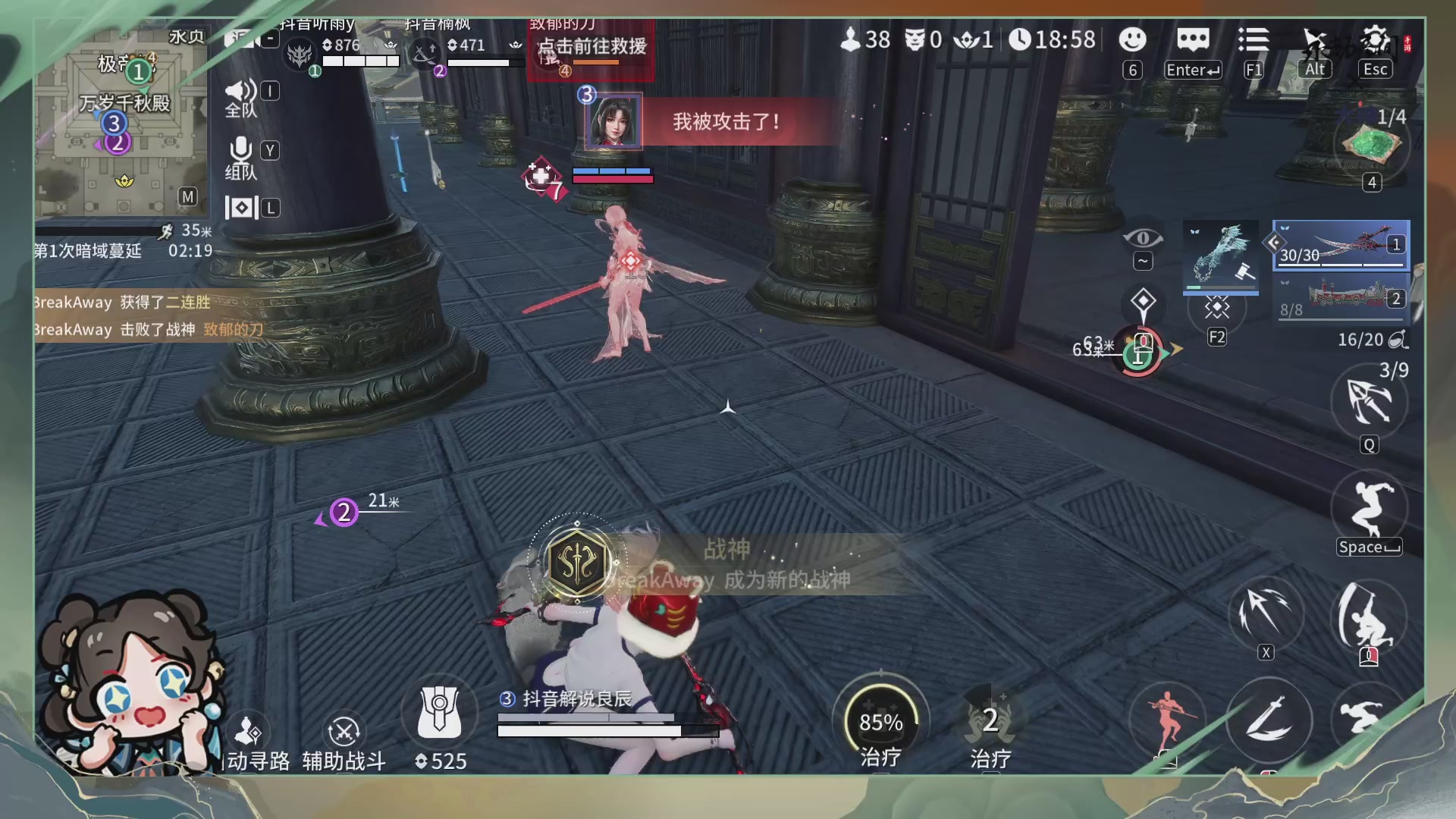Open the F1 scoreboard list icon

point(1254,41)
